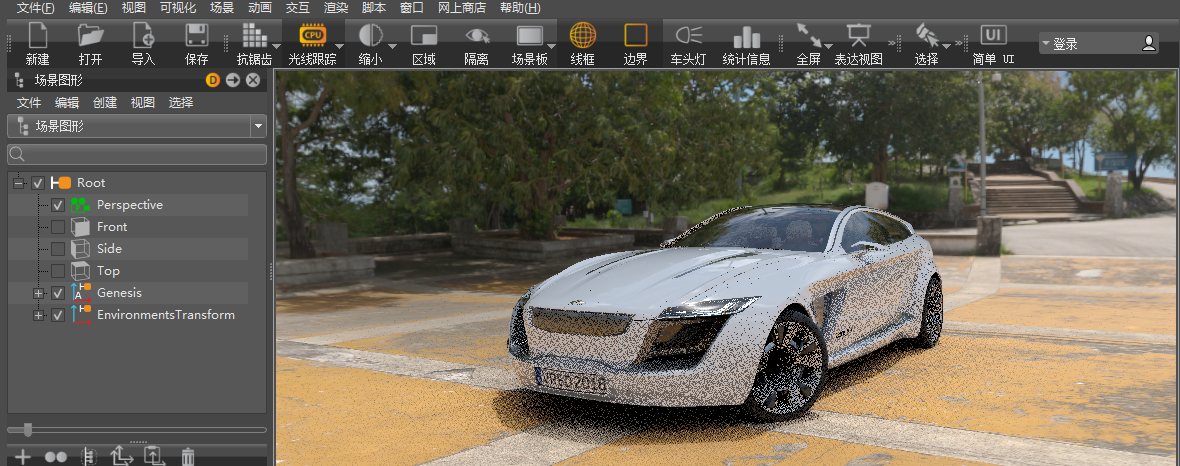
Task: Expand the Genesis tree node
Action: 38,293
